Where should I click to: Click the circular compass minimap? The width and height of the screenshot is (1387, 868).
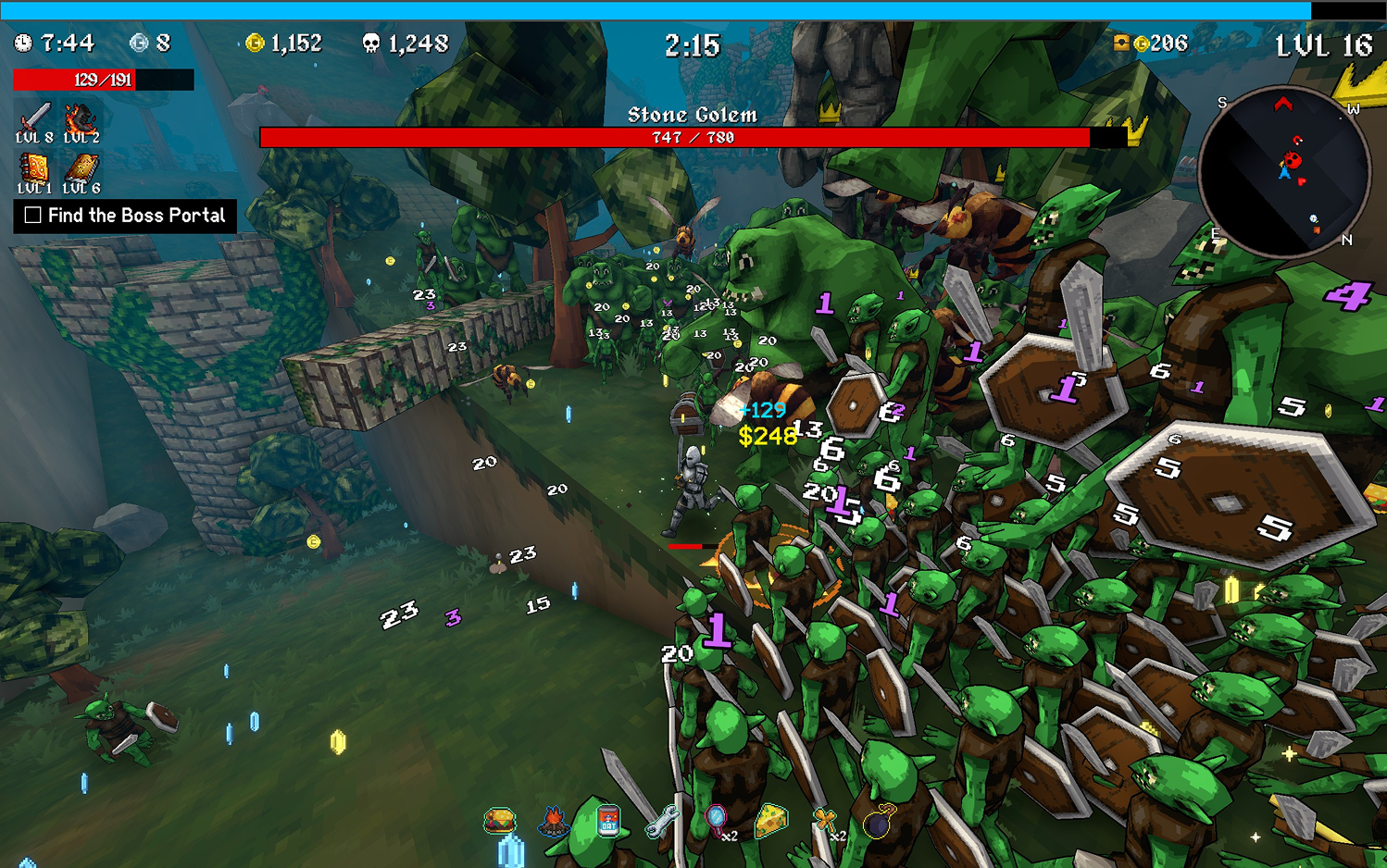pos(1283,172)
